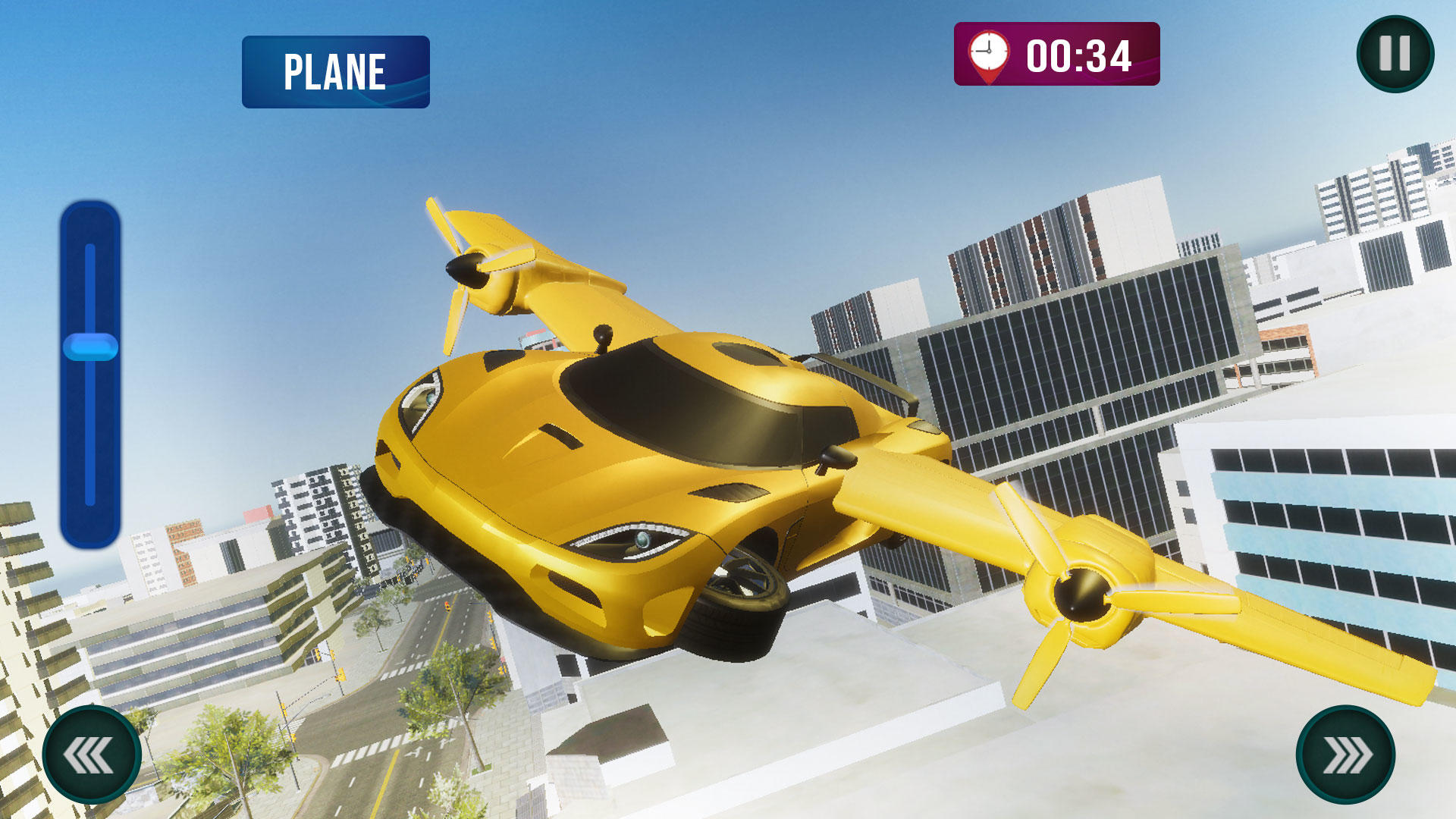Click the 00:34 countdown timer

(1079, 55)
